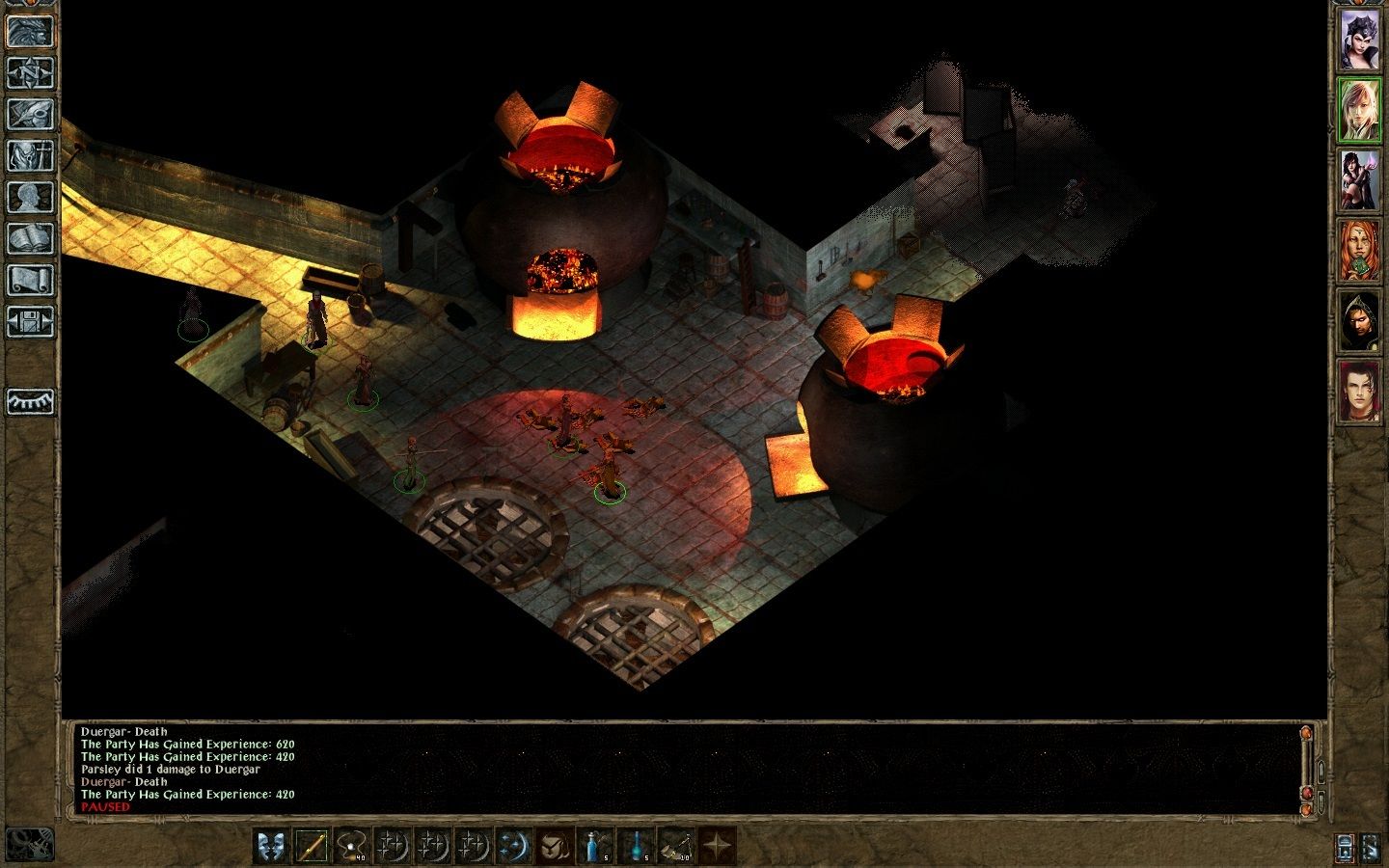
Task: Open the mage spellbook with the book icon
Action: 30,238
